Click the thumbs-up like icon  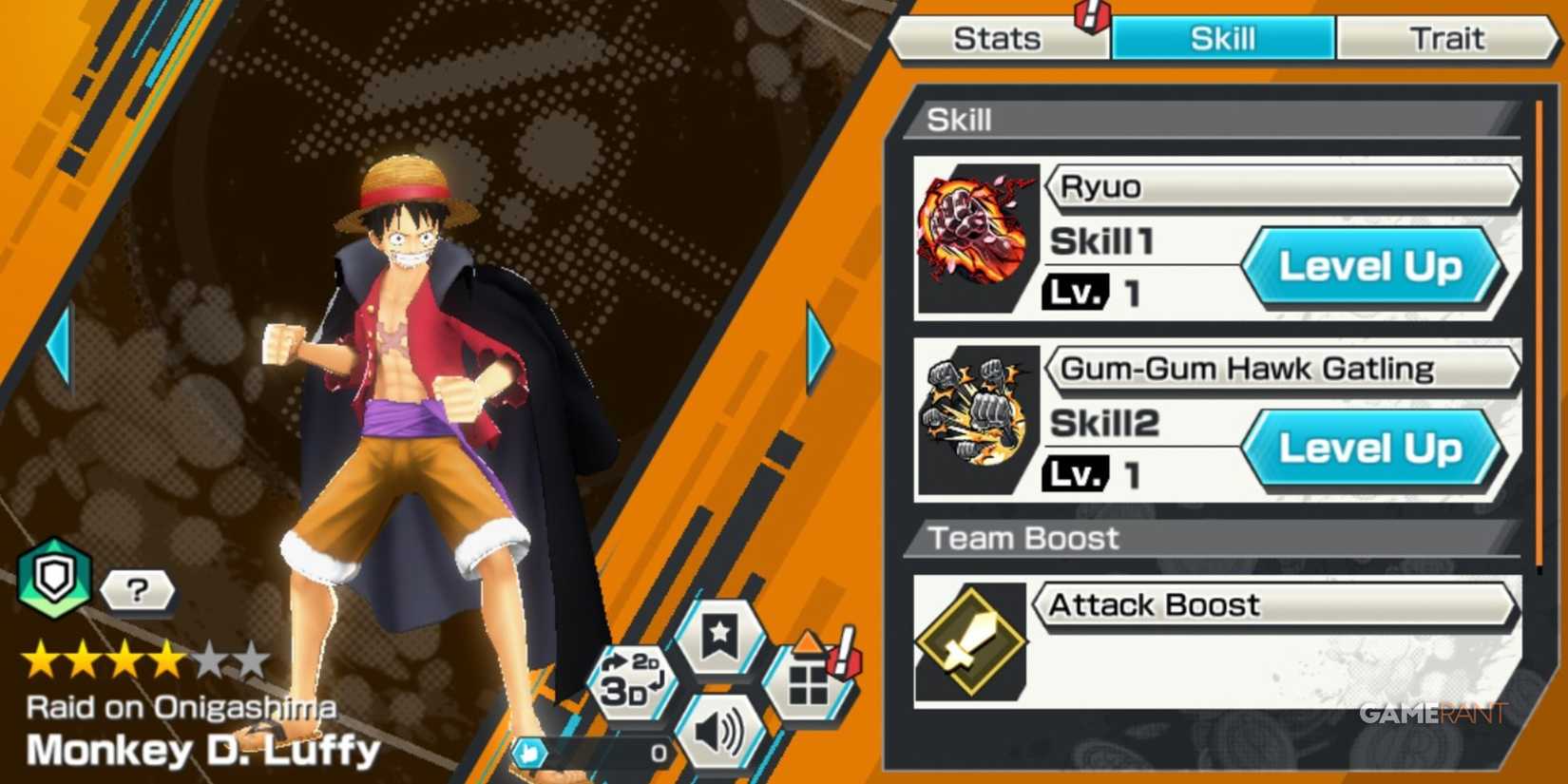point(532,751)
